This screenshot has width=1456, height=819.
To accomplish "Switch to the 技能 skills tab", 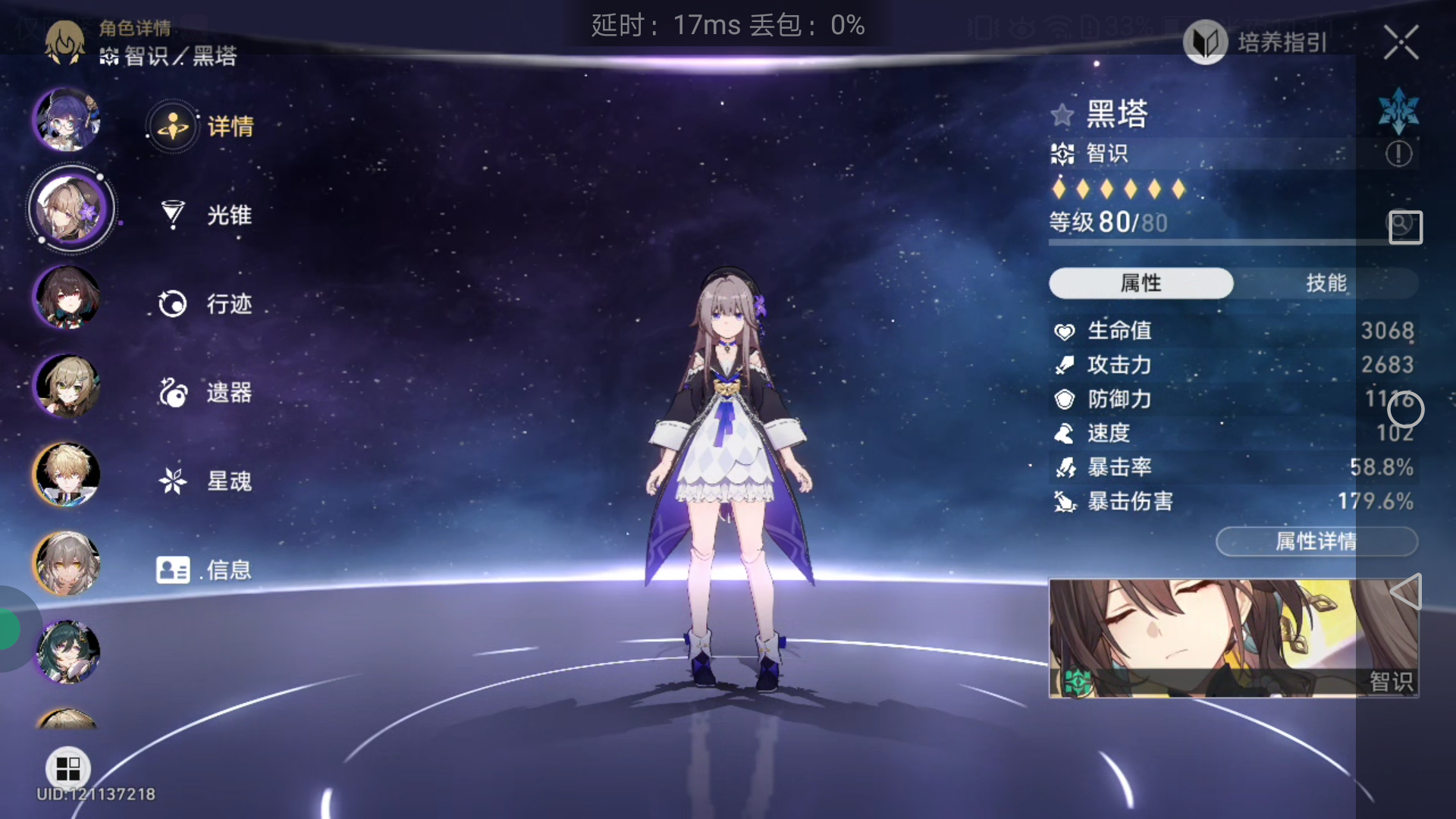I will click(x=1326, y=283).
